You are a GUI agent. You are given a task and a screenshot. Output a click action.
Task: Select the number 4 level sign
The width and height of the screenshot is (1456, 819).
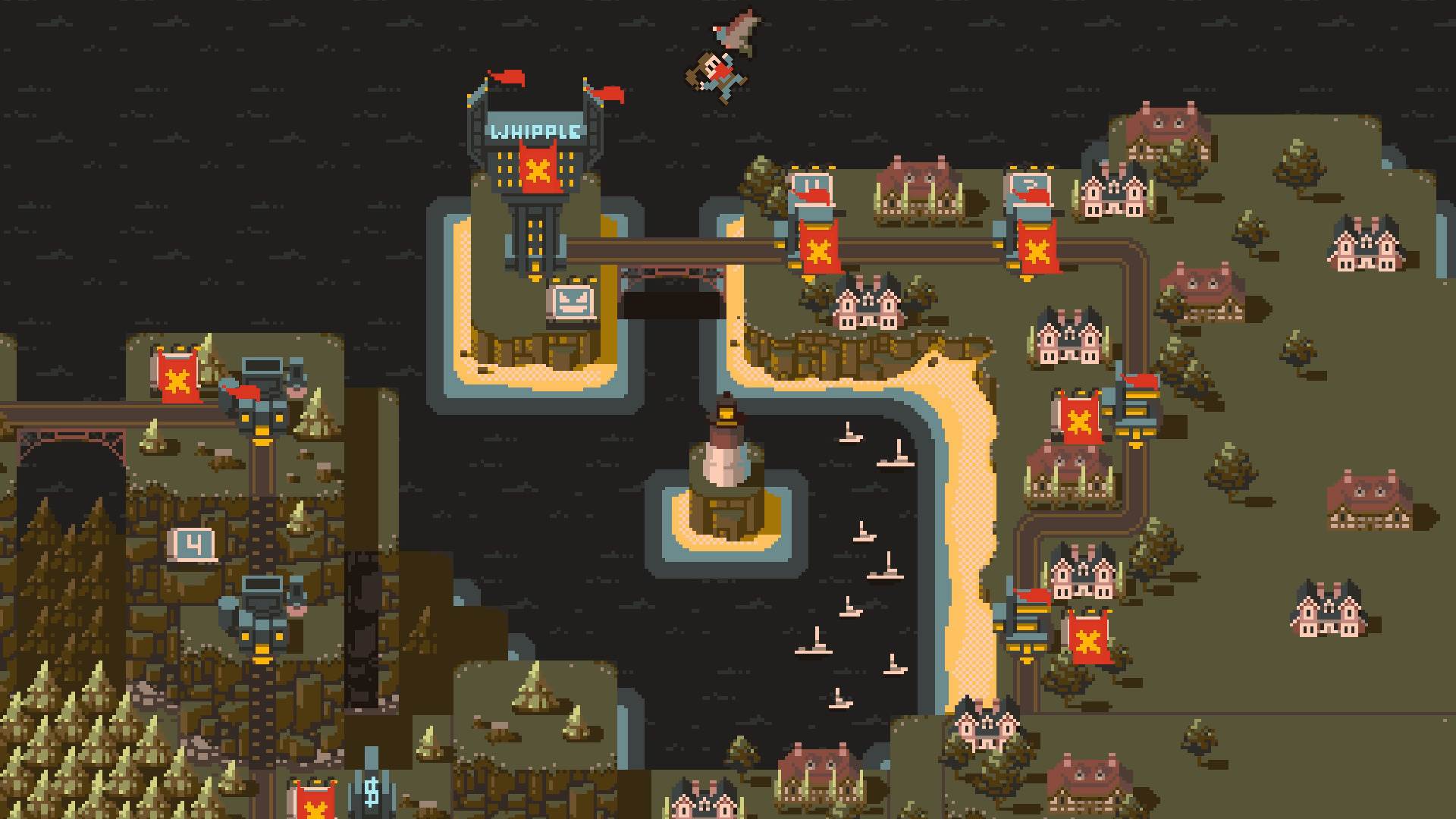click(194, 544)
